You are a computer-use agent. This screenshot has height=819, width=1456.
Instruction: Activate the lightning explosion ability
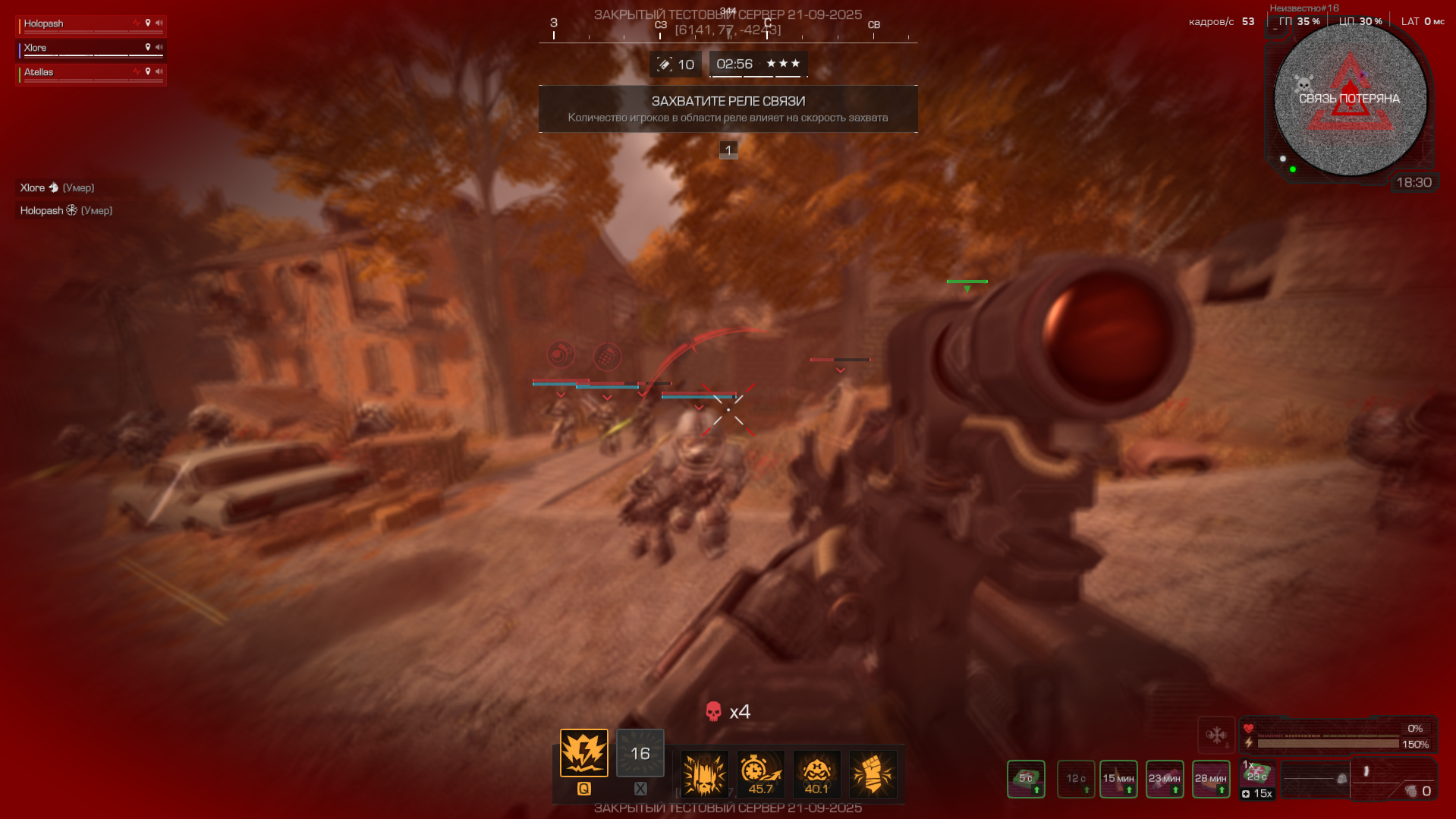(583, 753)
